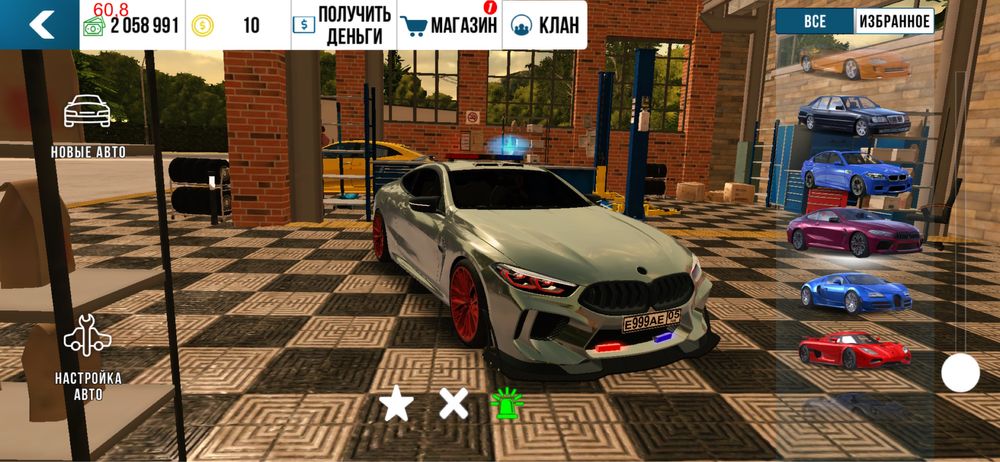Switch to the Избранное tab
Screen dimensions: 1000x462
894,21
